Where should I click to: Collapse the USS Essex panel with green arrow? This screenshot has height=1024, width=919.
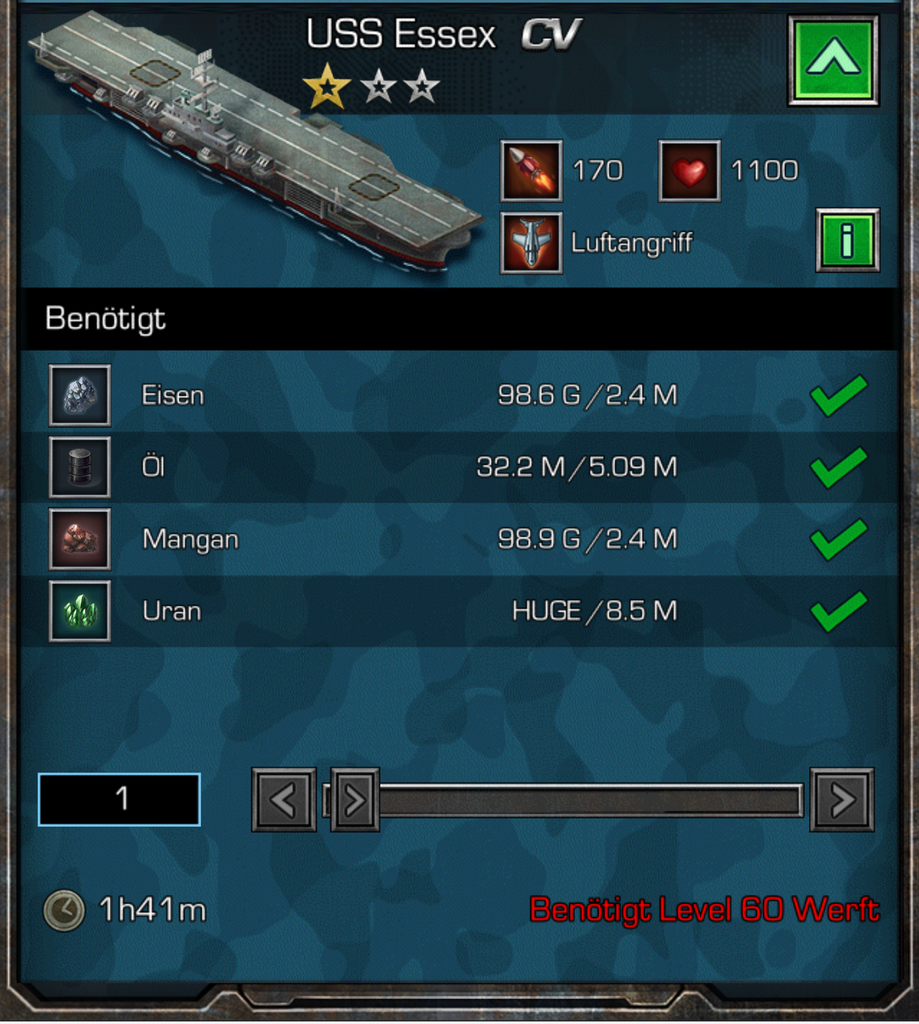point(832,60)
